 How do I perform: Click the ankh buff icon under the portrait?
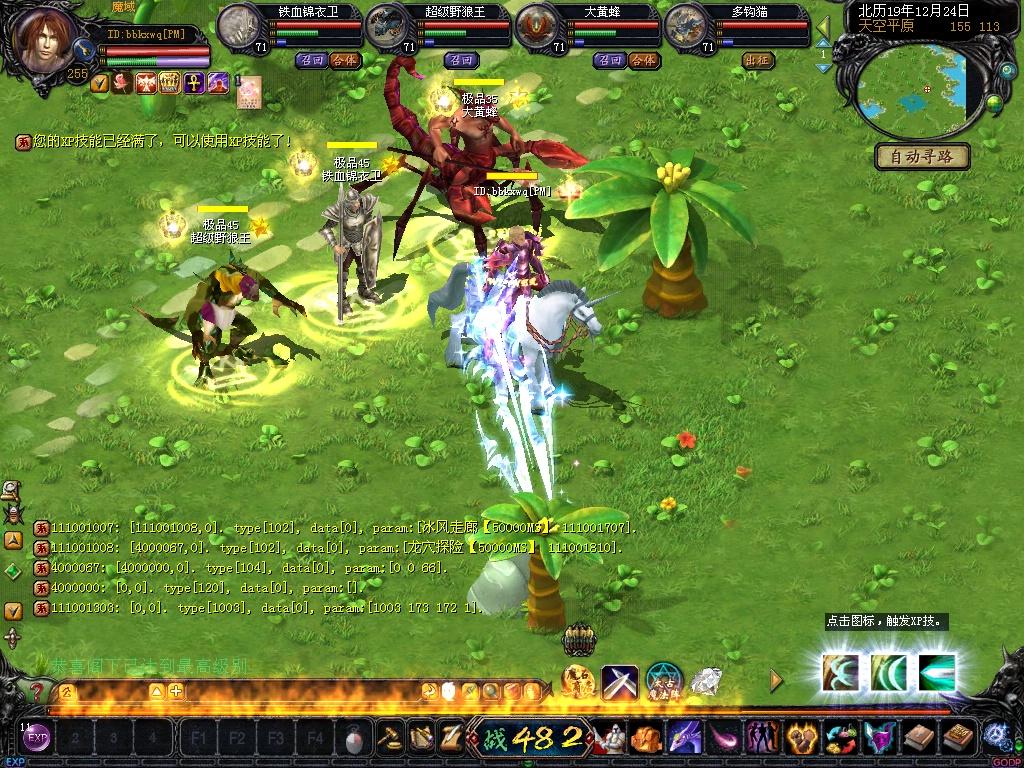(x=192, y=83)
